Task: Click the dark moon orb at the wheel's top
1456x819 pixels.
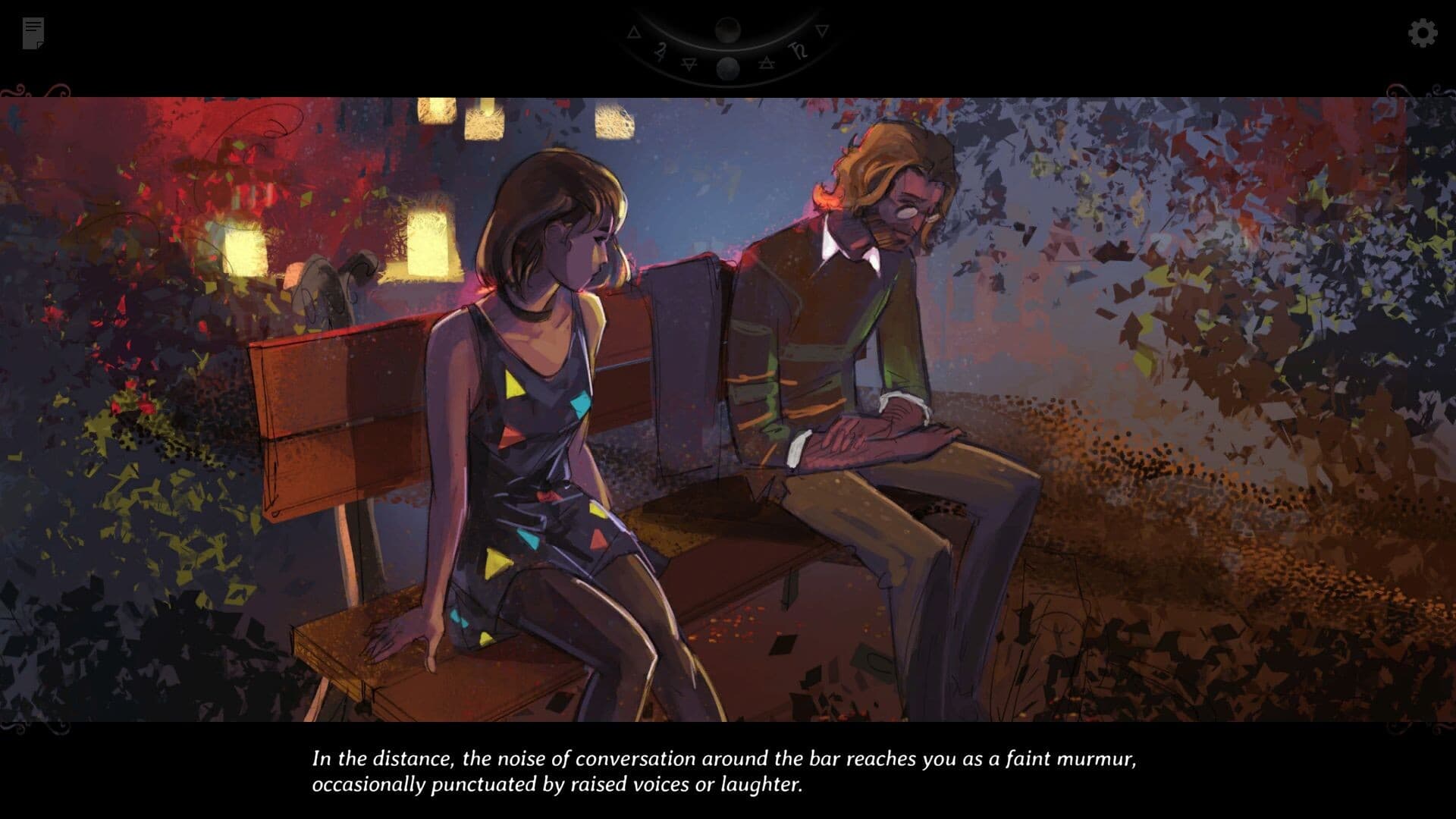Action: 728,30
